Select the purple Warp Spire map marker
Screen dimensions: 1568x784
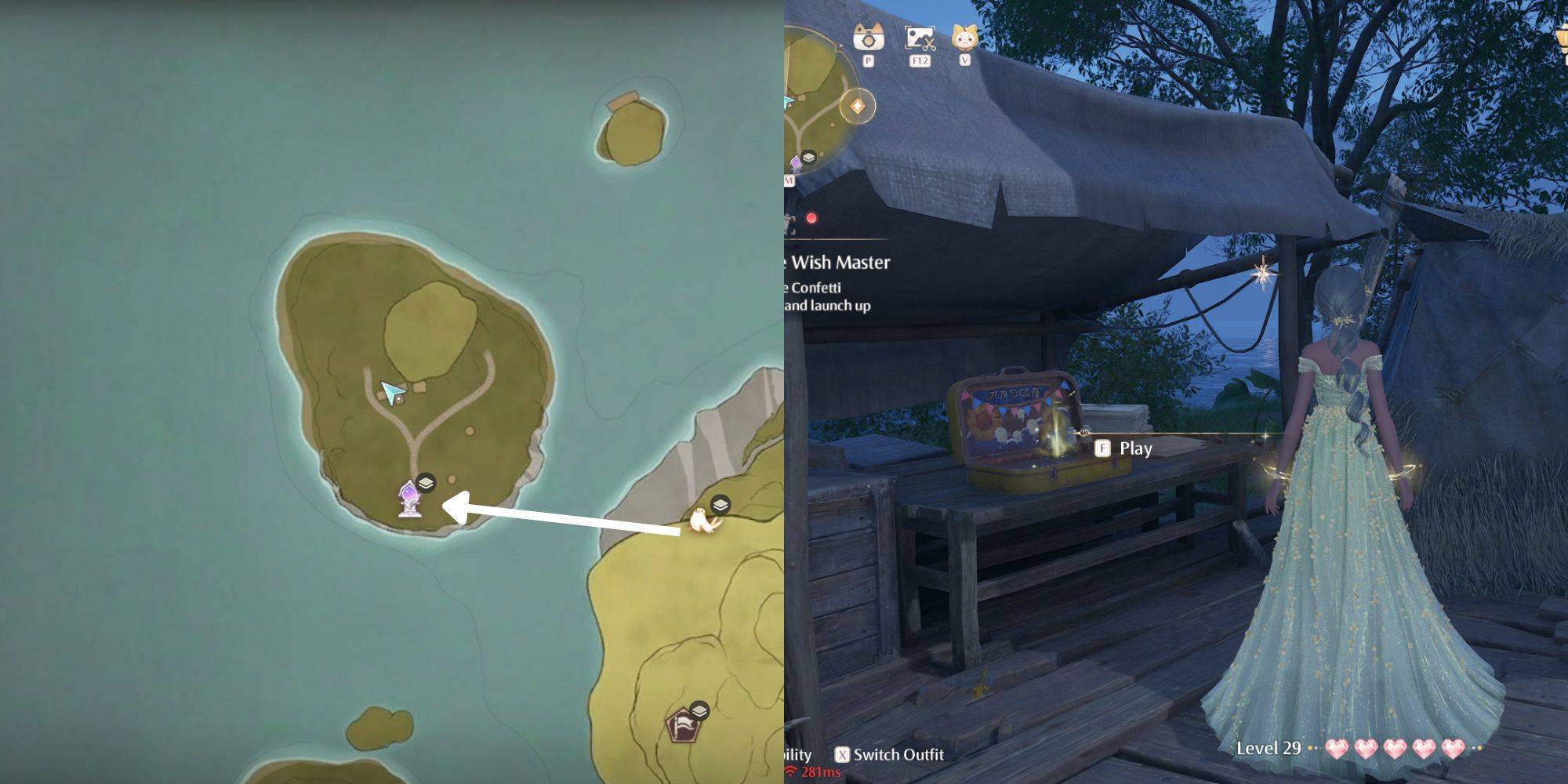(x=408, y=500)
